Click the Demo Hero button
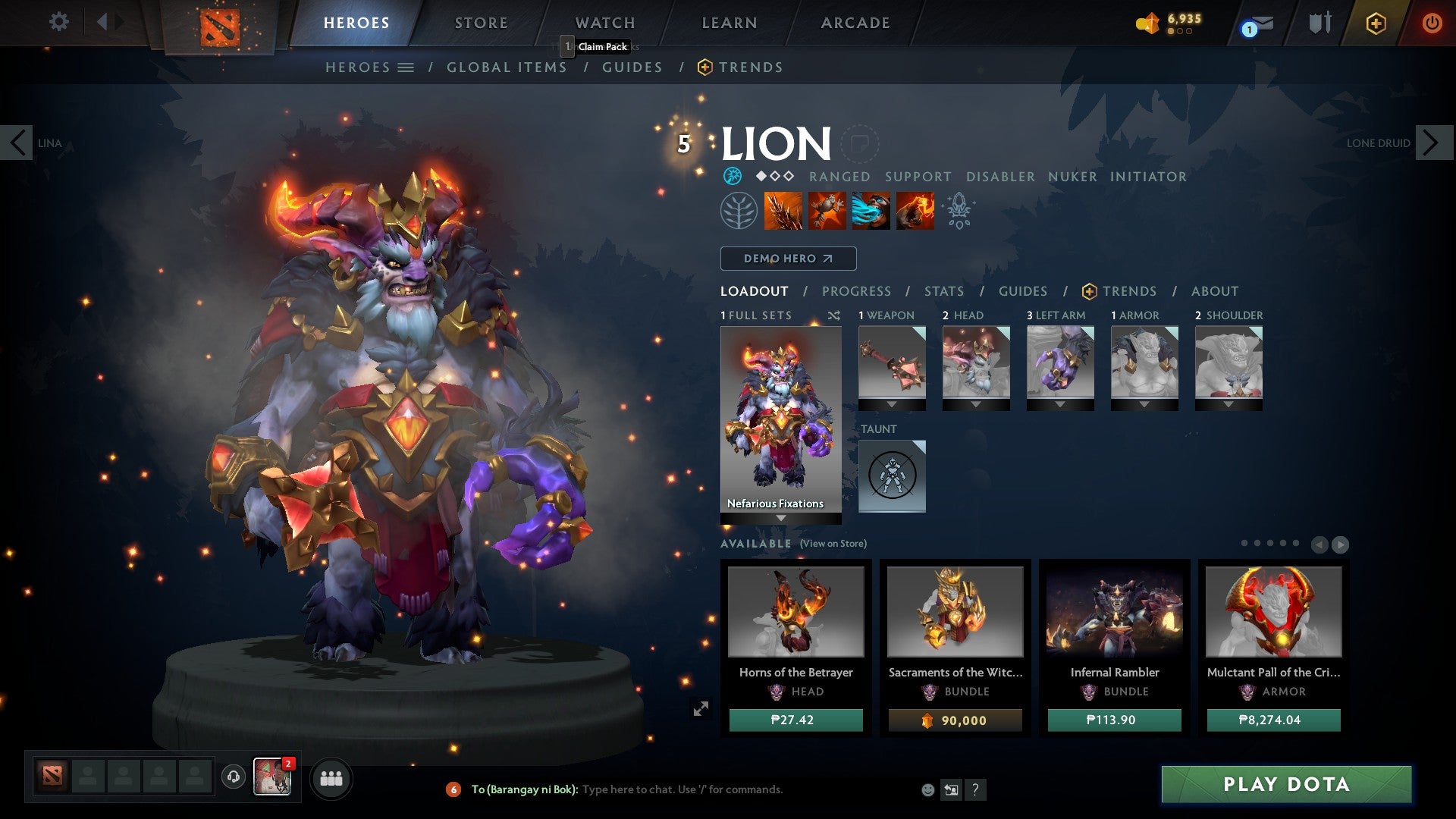 [788, 259]
